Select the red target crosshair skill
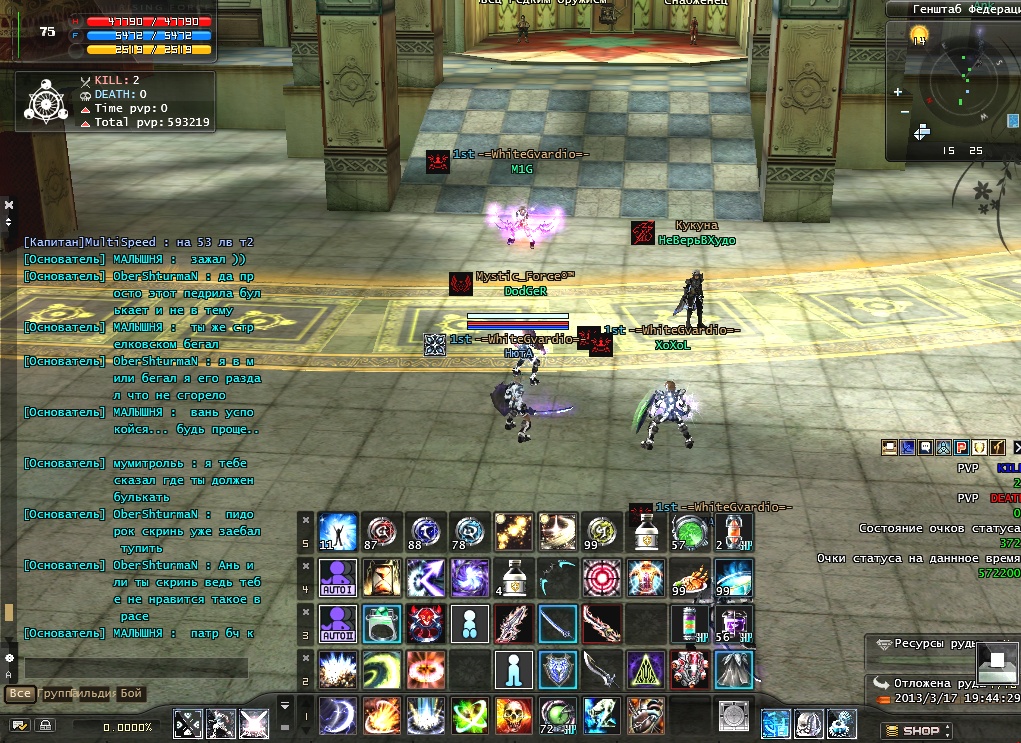1021x743 pixels. pos(602,577)
